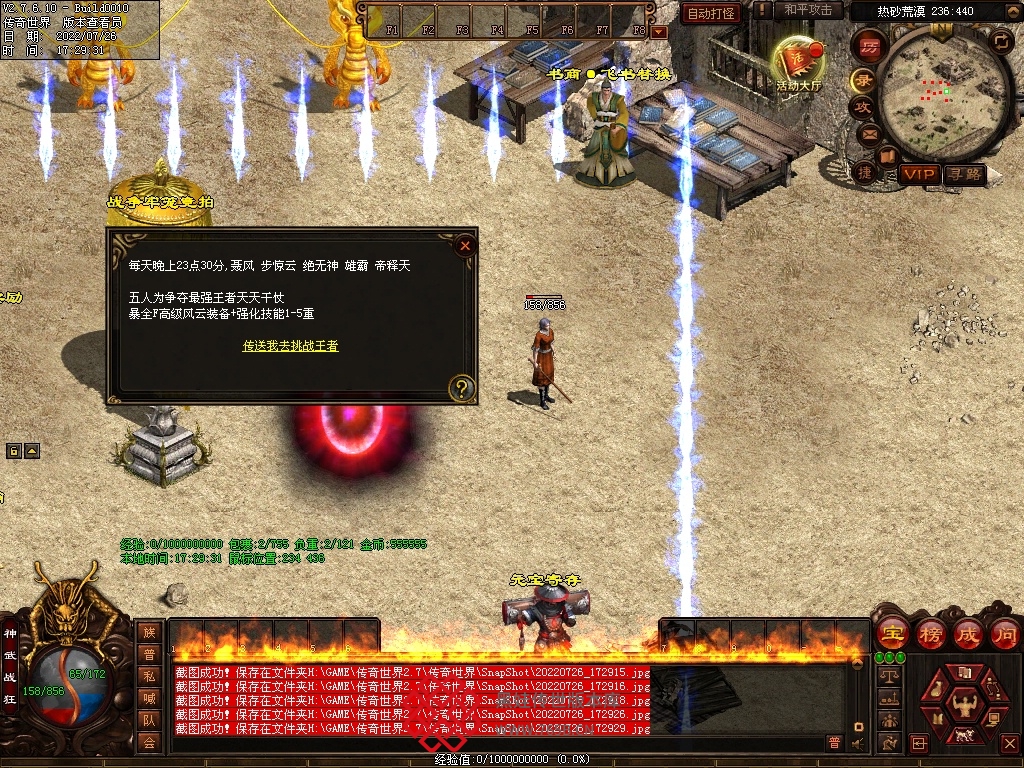The height and width of the screenshot is (768, 1024).
Task: Open the mail envelope icon
Action: coord(868,133)
